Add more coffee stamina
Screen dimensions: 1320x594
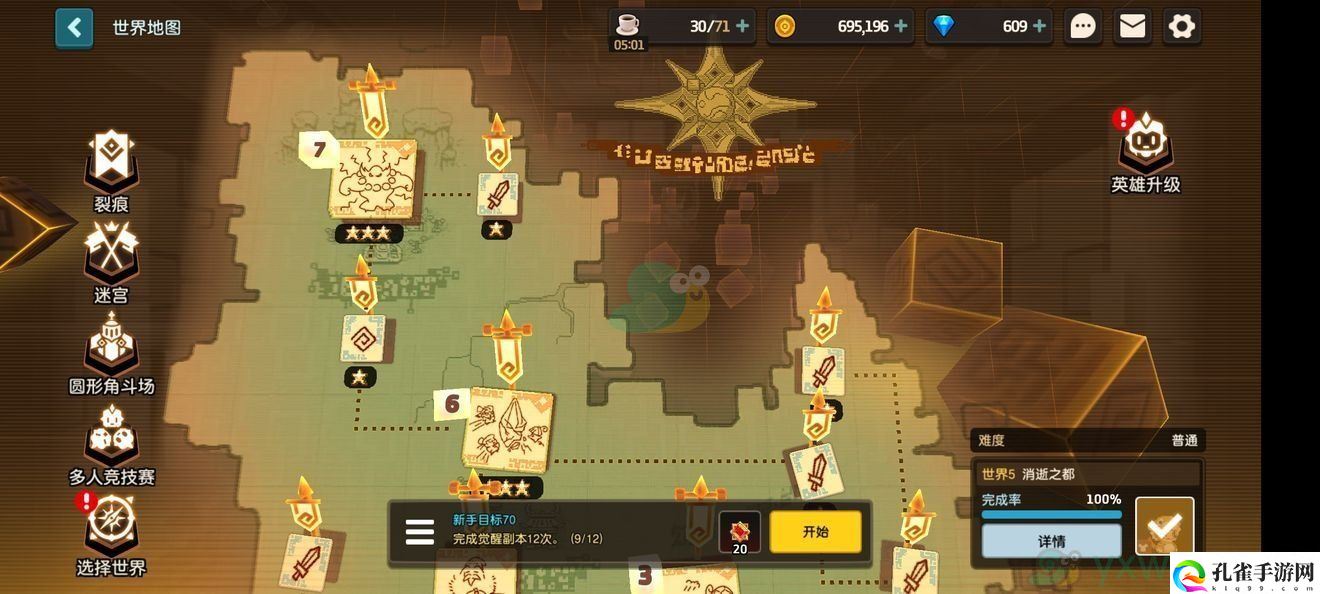coord(742,26)
